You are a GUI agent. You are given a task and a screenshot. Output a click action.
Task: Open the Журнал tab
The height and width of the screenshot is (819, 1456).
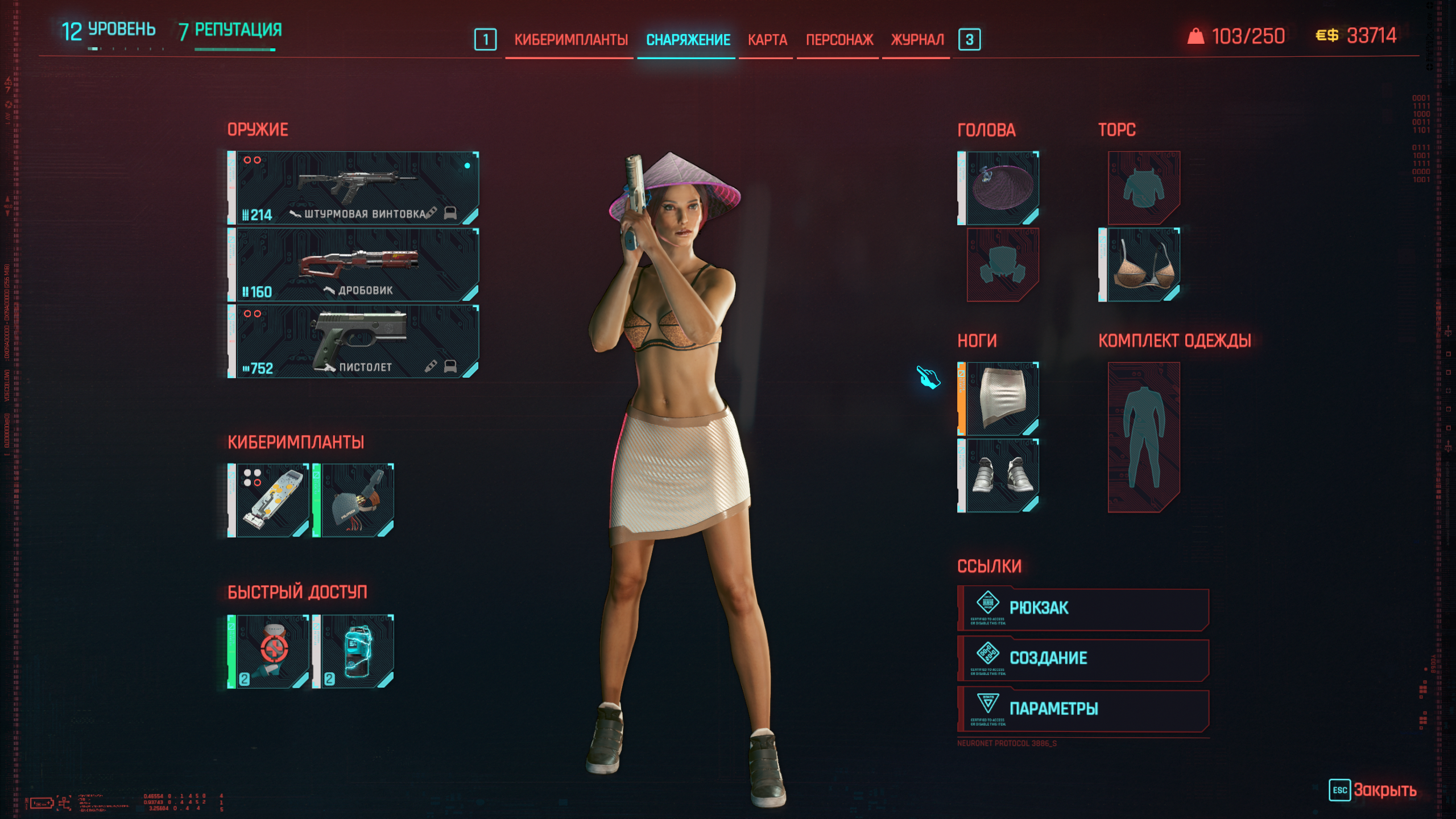coord(917,40)
